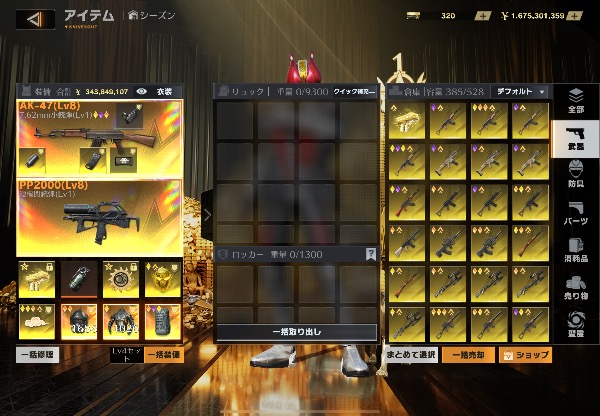Image resolution: width=600 pixels, height=416 pixels.
Task: Switch to the 全部 (All) category tab
Action: (x=576, y=102)
